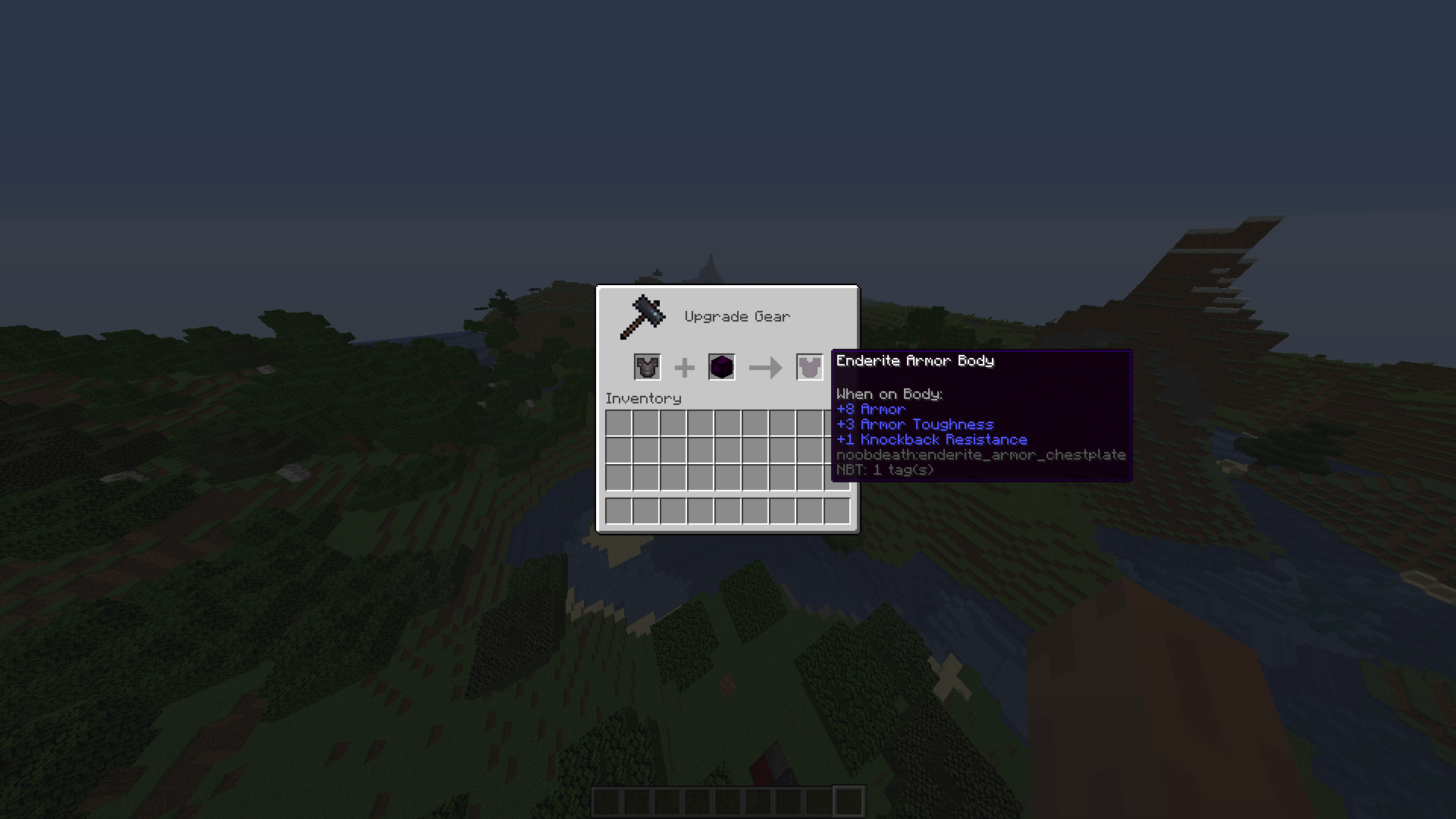This screenshot has width=1456, height=819.
Task: Click the When on Body tooltip header
Action: (889, 394)
